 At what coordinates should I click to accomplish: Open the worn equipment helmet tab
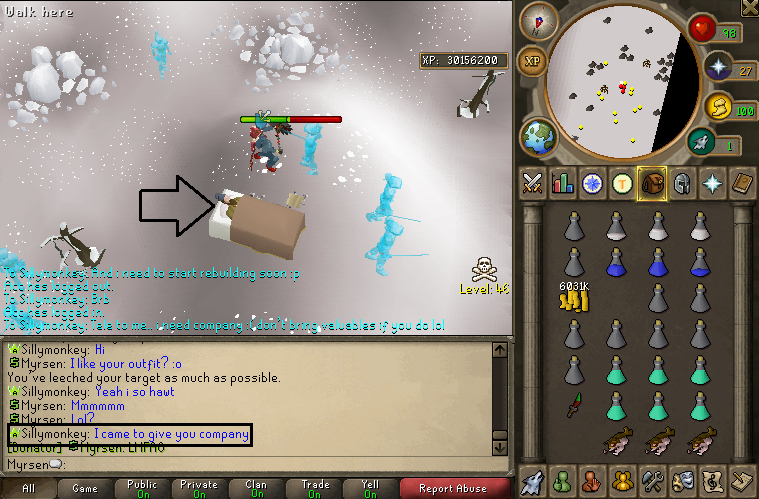coord(682,183)
